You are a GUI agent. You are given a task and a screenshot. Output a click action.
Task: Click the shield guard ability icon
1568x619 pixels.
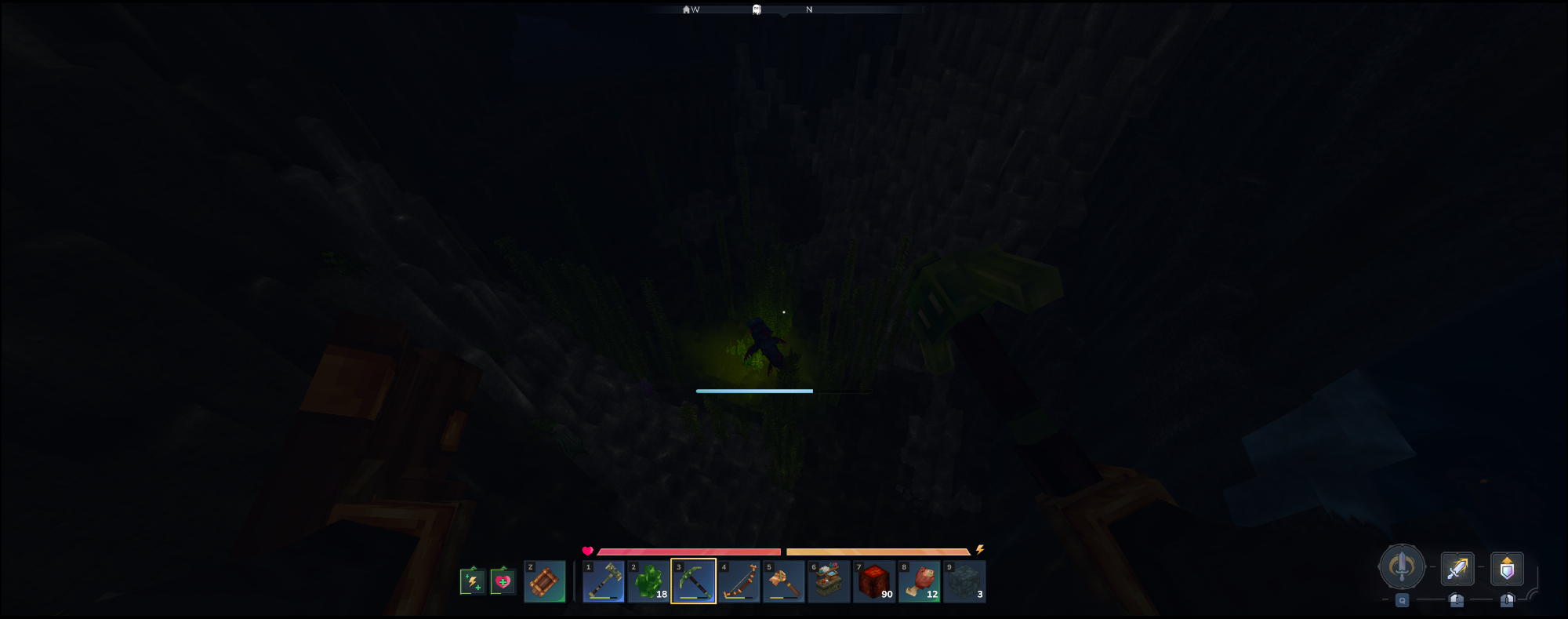(1506, 569)
